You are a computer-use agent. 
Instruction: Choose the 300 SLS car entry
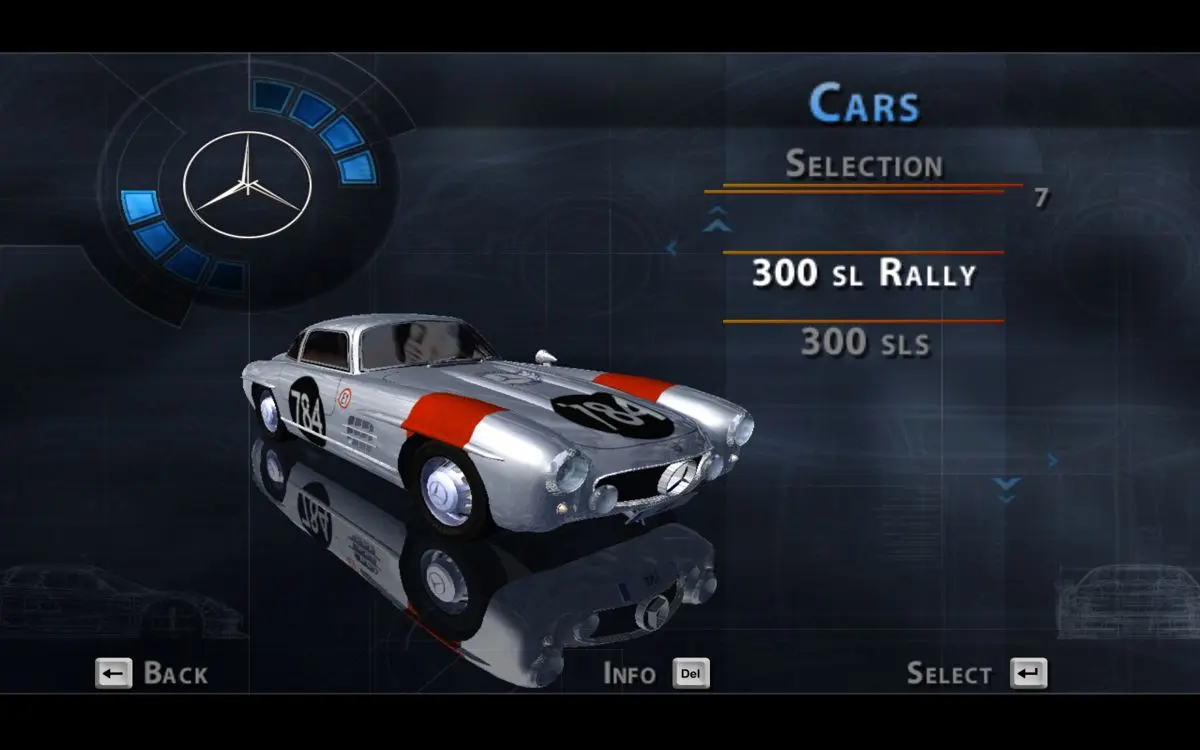pyautogui.click(x=865, y=343)
